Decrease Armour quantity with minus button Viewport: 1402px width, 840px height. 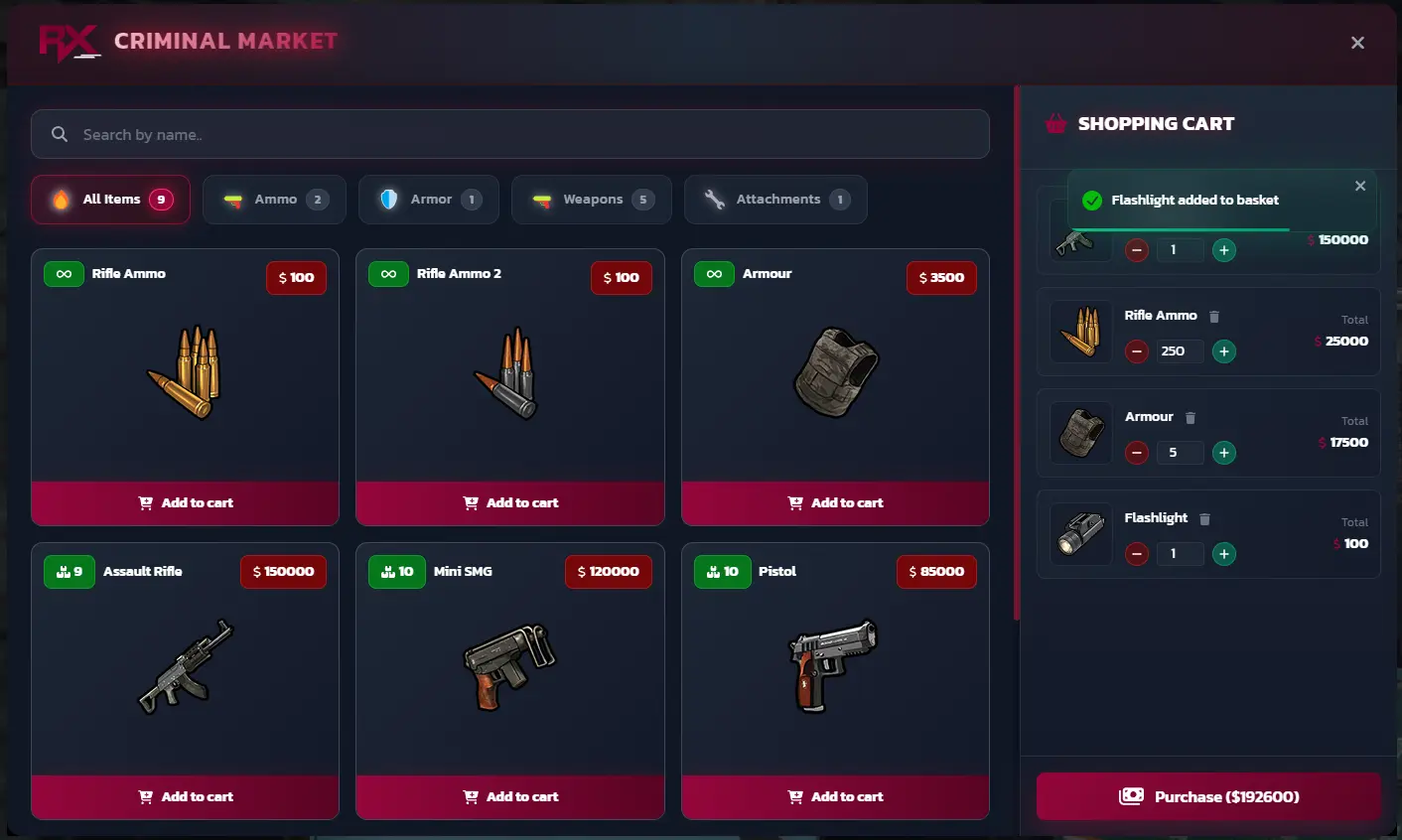(1136, 452)
